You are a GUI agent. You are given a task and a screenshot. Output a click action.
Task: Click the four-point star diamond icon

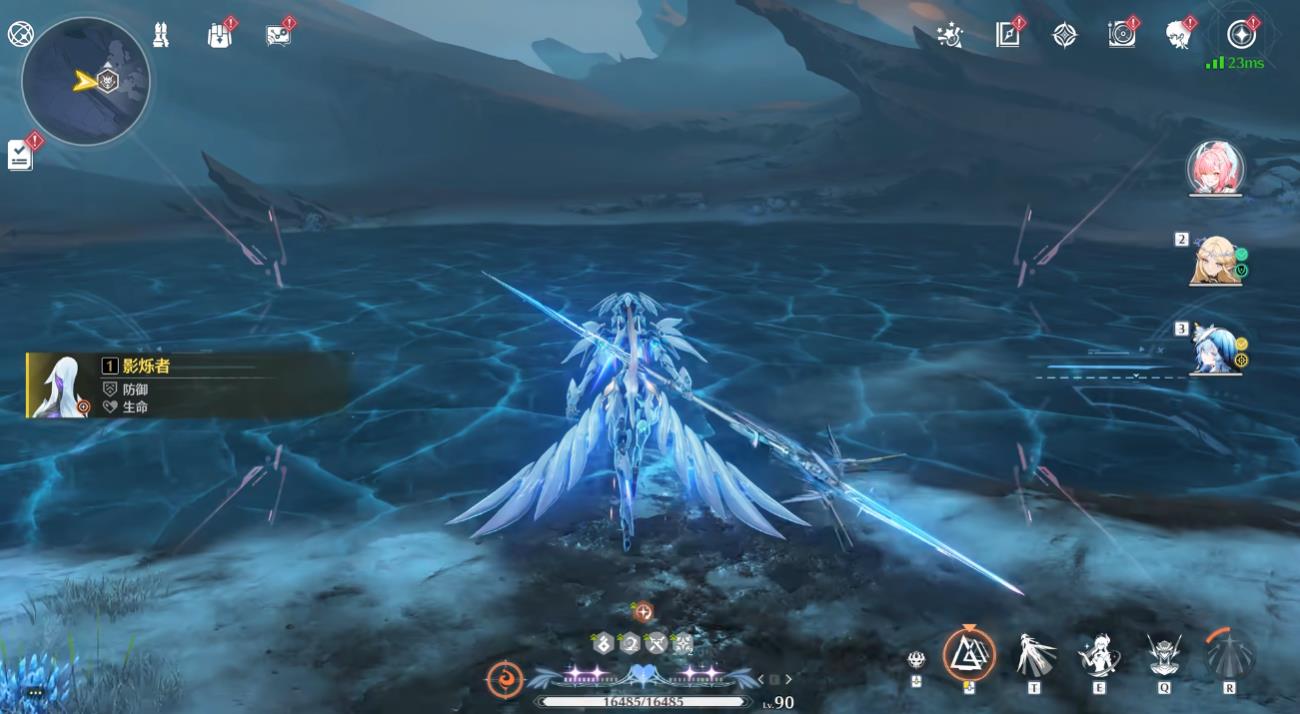(1064, 35)
